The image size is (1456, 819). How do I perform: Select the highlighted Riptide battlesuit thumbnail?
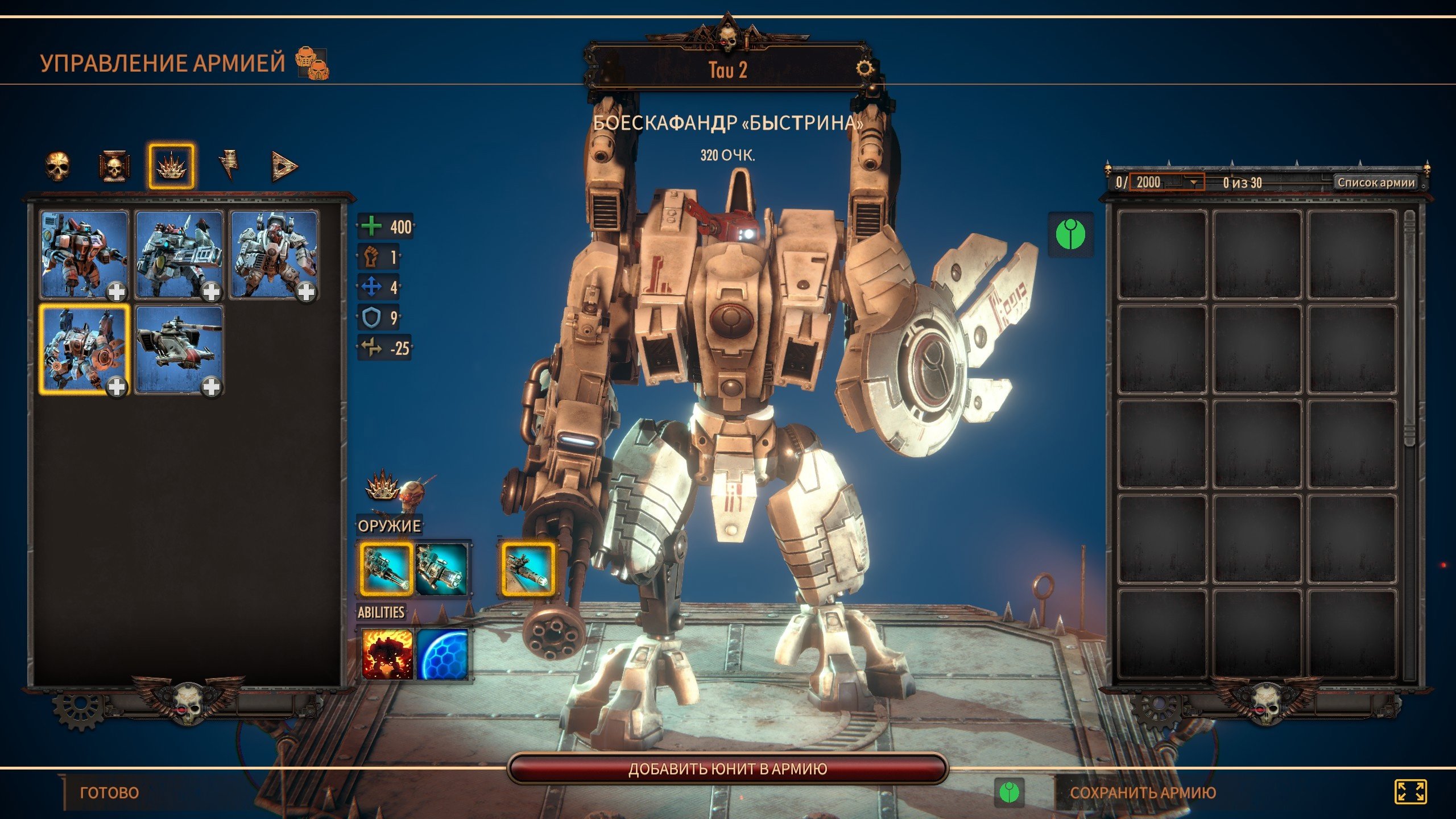tap(84, 349)
